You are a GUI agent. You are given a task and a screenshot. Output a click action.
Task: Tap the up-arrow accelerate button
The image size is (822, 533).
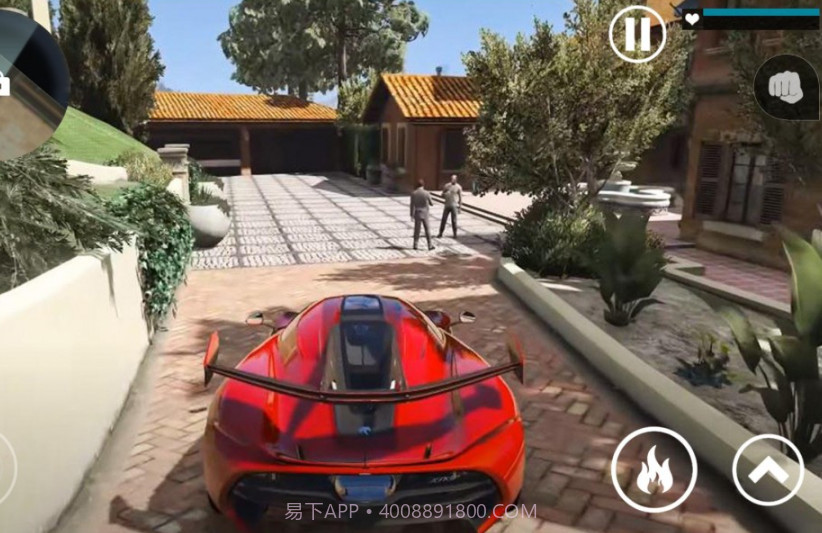(x=768, y=470)
